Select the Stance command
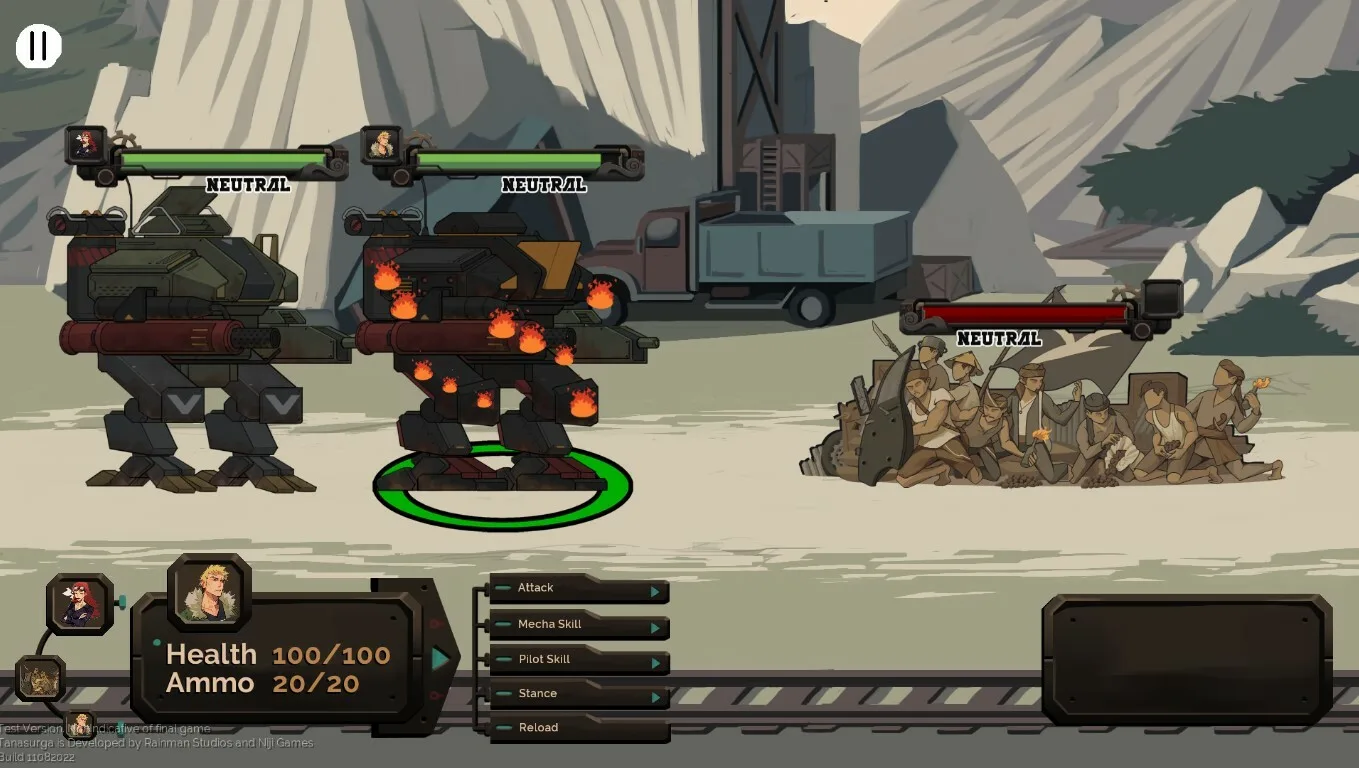Screen dimensions: 1359x768 tap(578, 694)
